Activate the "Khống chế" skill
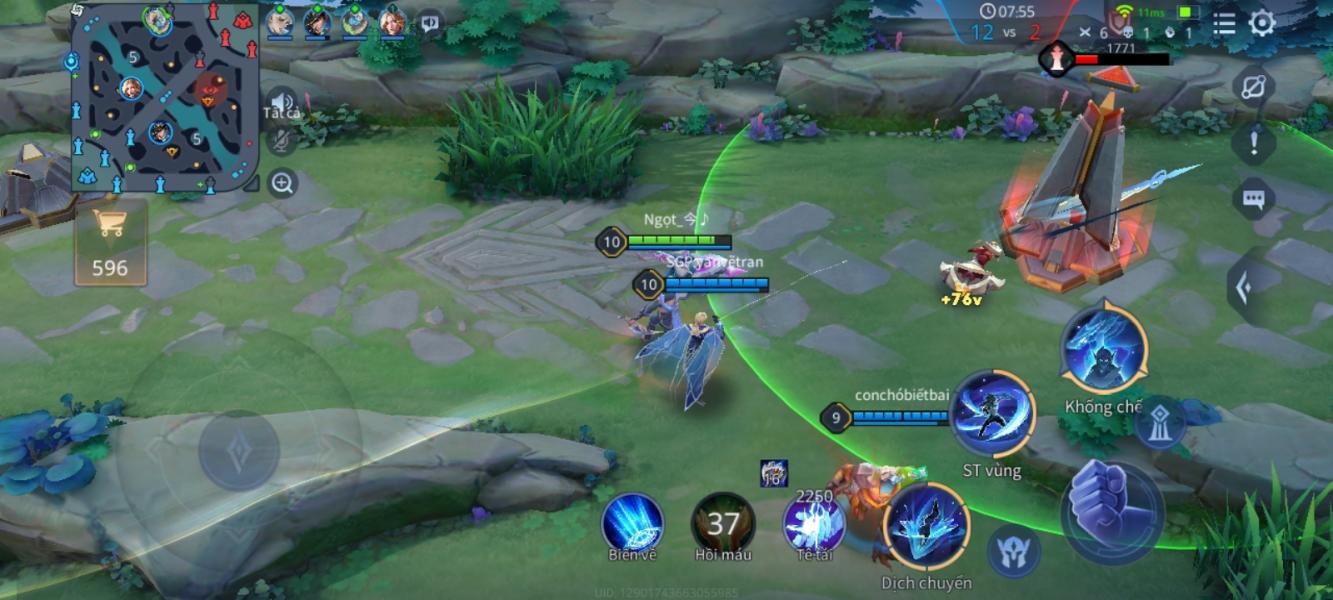 (x=1104, y=350)
